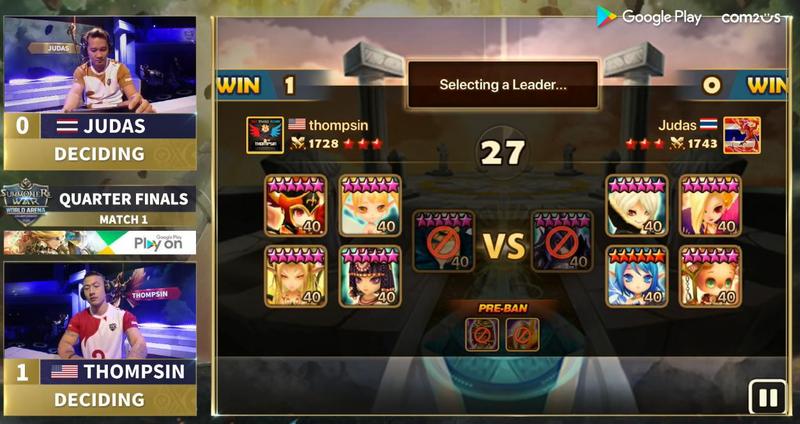This screenshot has width=800, height=424.
Task: Choose the short blonde-haired monster on Judas's team
Action: [637, 206]
